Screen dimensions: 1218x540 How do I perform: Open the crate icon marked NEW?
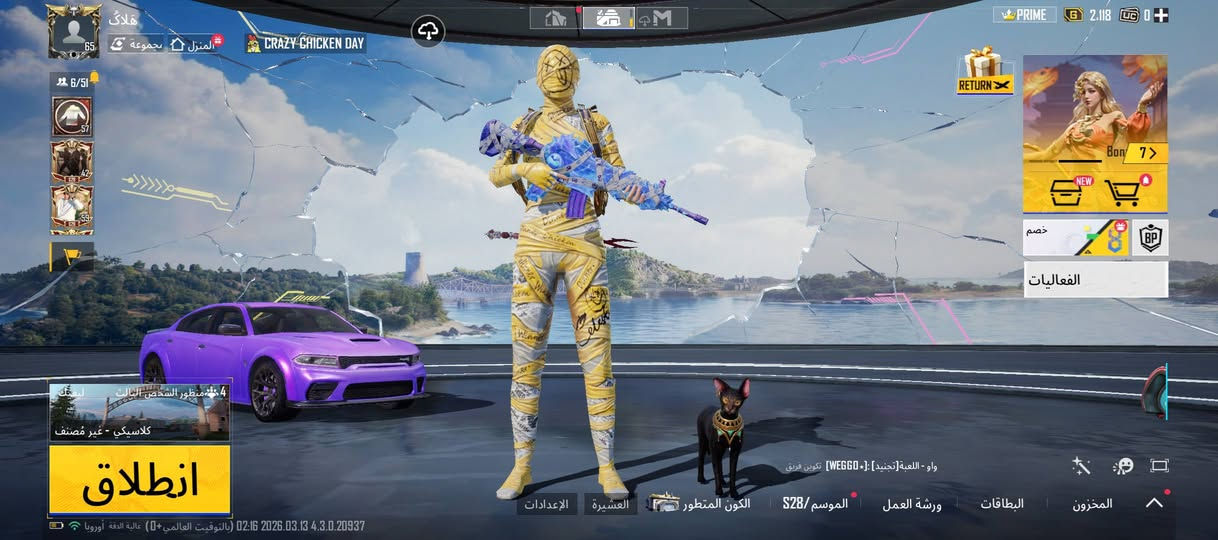pyautogui.click(x=1068, y=190)
